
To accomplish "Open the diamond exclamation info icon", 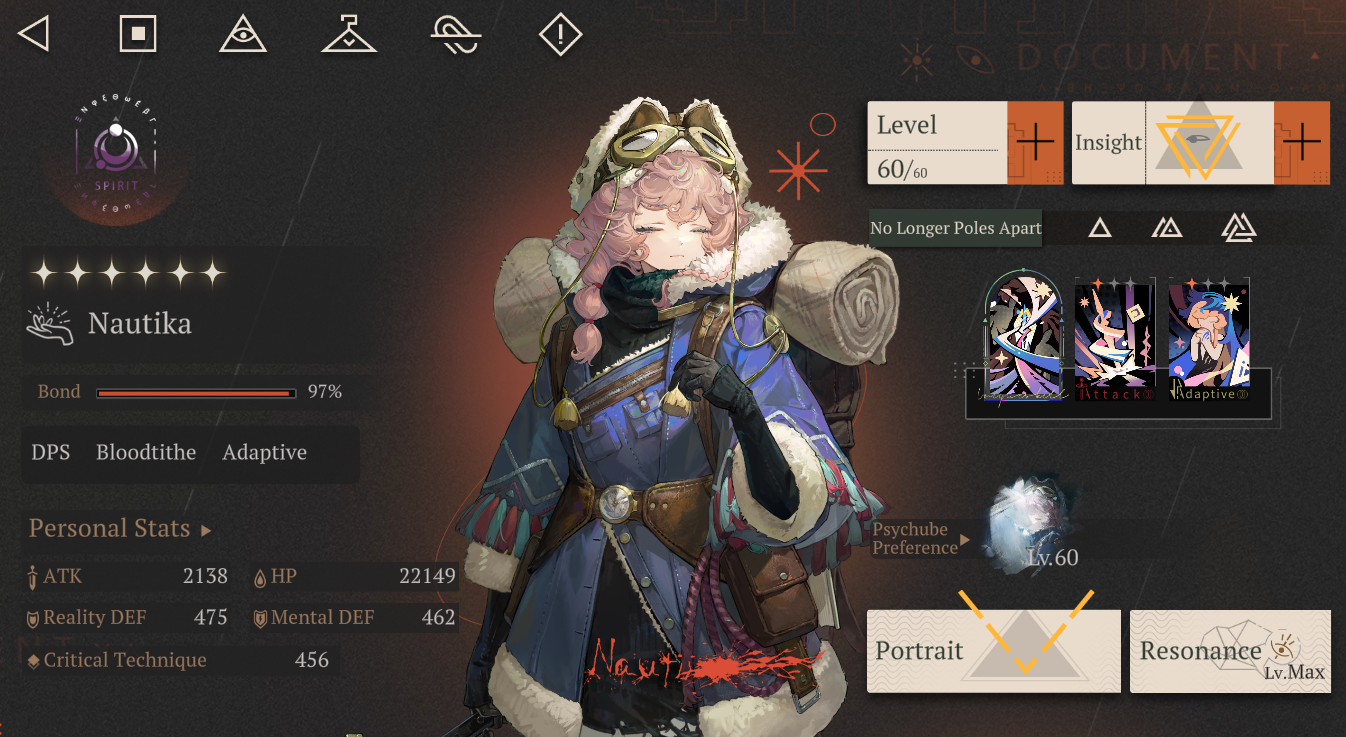I will click(560, 34).
